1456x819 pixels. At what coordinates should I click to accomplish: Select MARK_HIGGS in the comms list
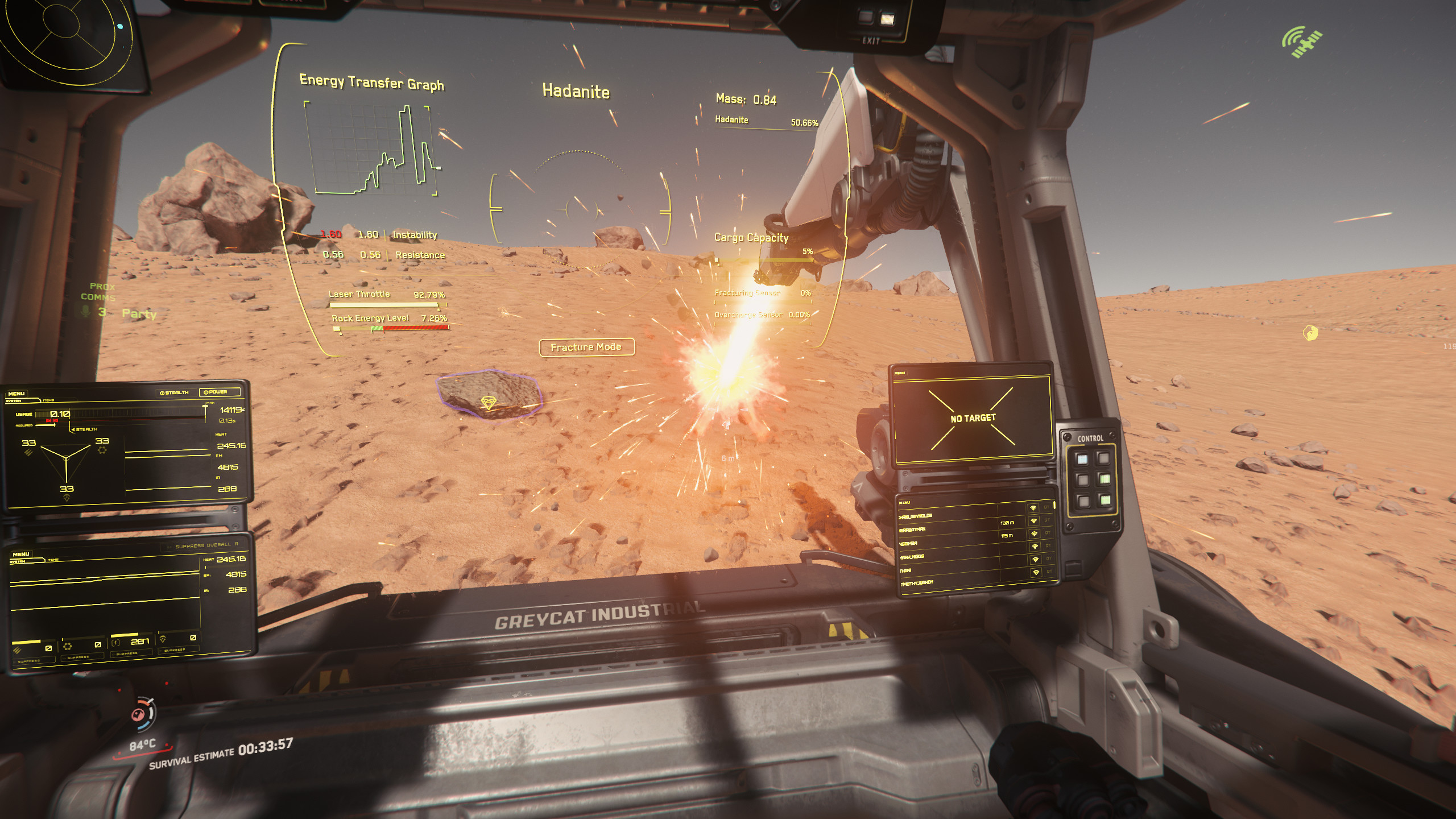(912, 557)
